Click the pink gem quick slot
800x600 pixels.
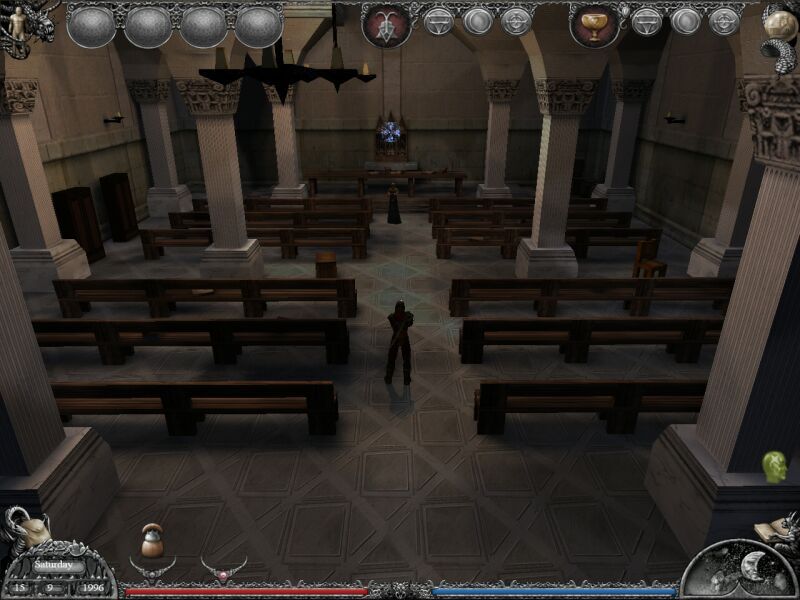224,569
